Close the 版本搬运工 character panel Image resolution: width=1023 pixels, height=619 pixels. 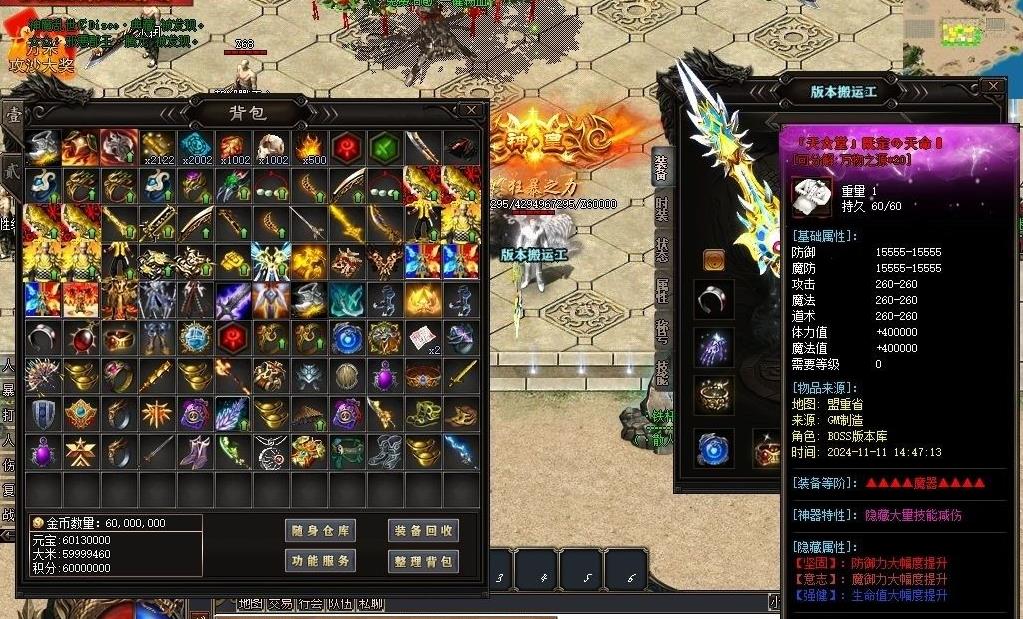pos(992,87)
